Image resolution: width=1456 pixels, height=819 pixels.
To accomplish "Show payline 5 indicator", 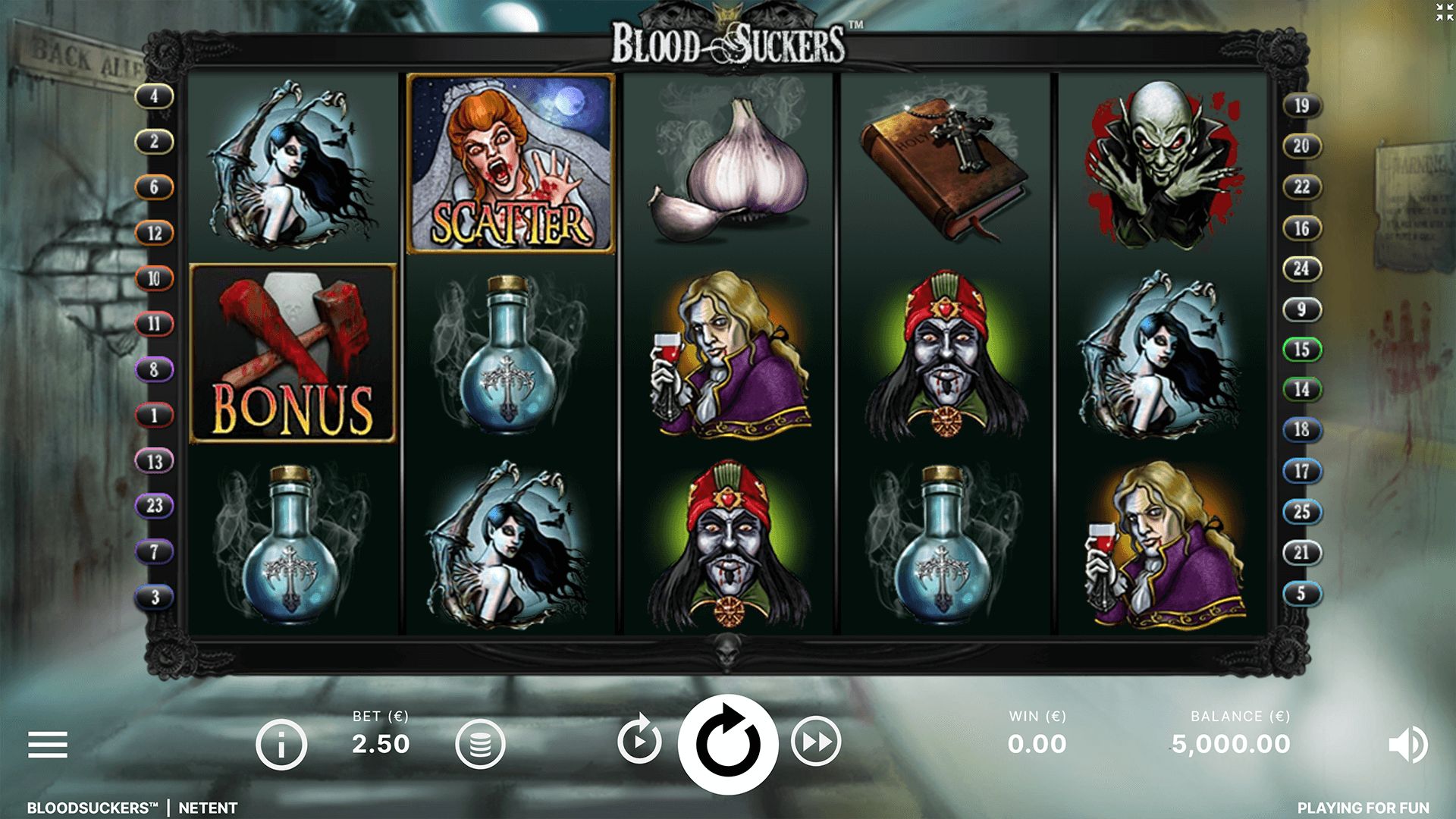I will coord(1301,593).
